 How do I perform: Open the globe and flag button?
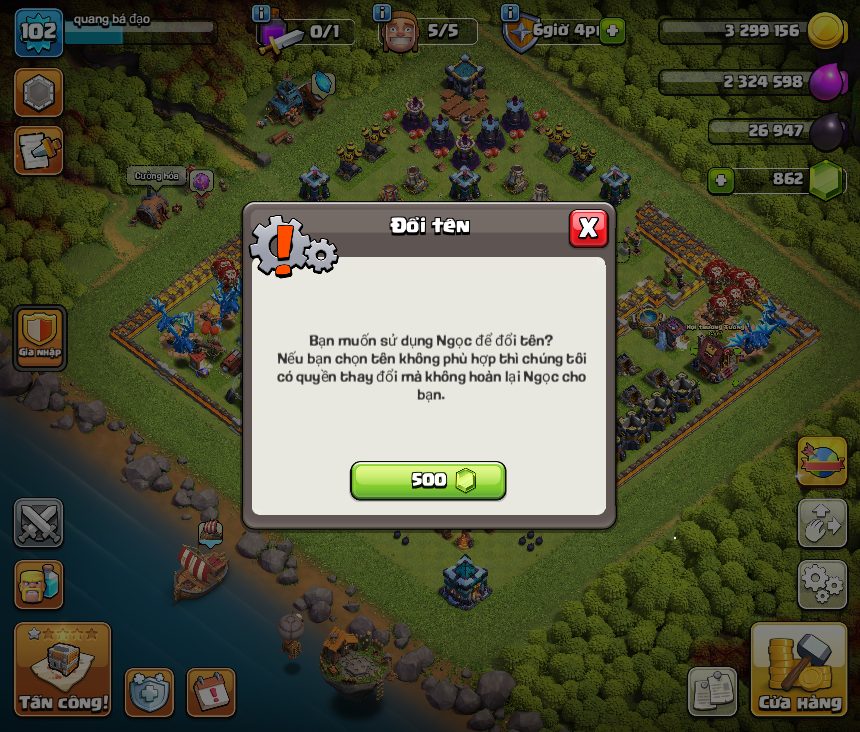pos(821,461)
